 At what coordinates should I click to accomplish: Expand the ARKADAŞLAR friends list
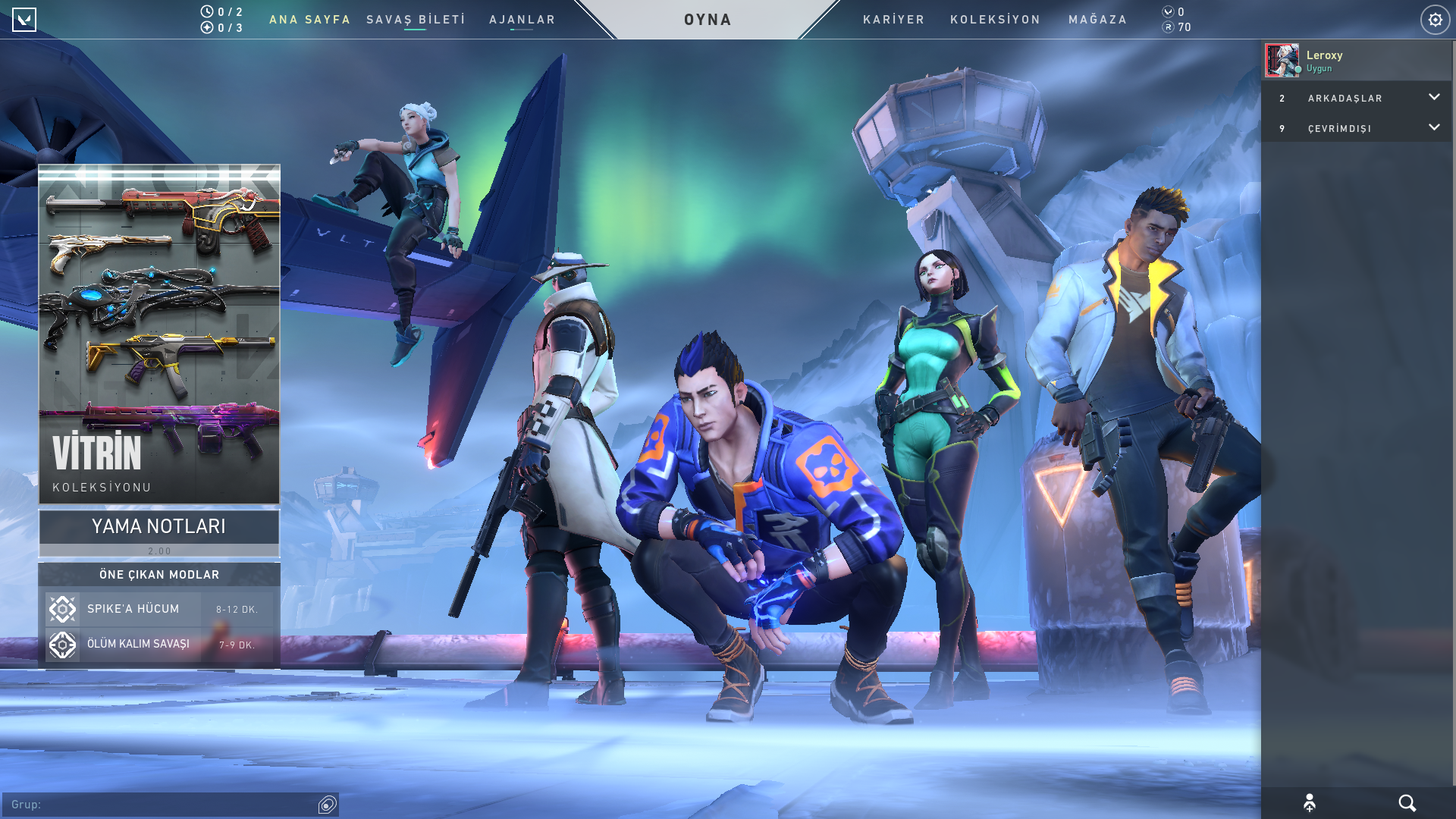tap(1357, 98)
